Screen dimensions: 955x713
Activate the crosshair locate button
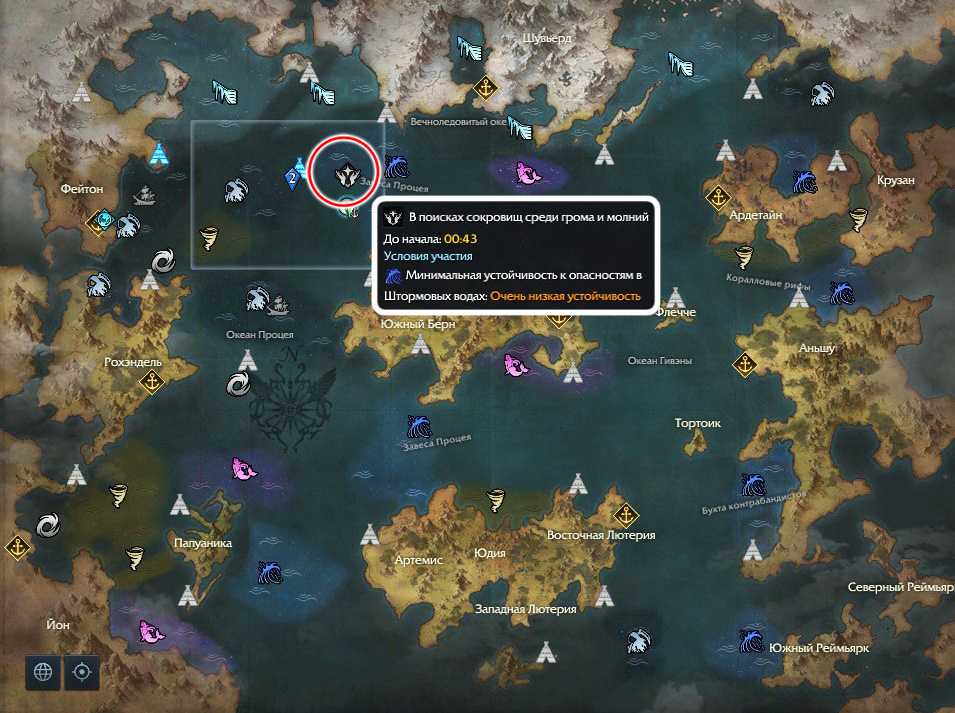tap(82, 672)
